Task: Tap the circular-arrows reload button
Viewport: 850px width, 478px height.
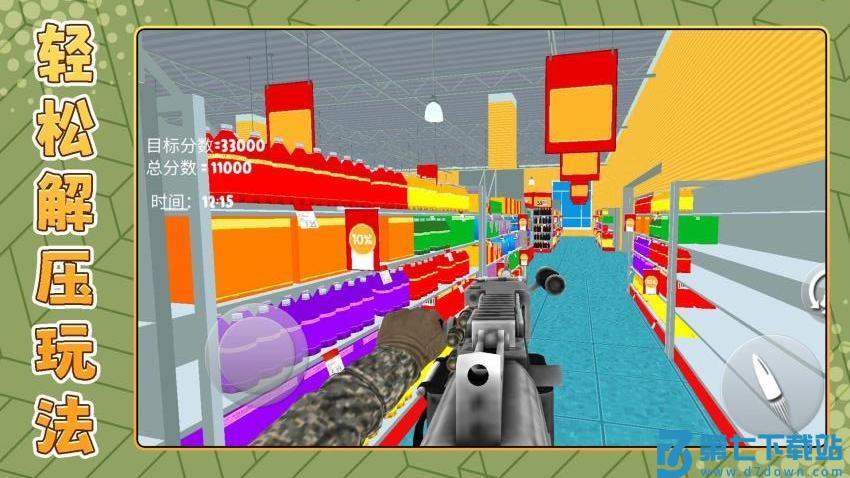Action: click(817, 291)
